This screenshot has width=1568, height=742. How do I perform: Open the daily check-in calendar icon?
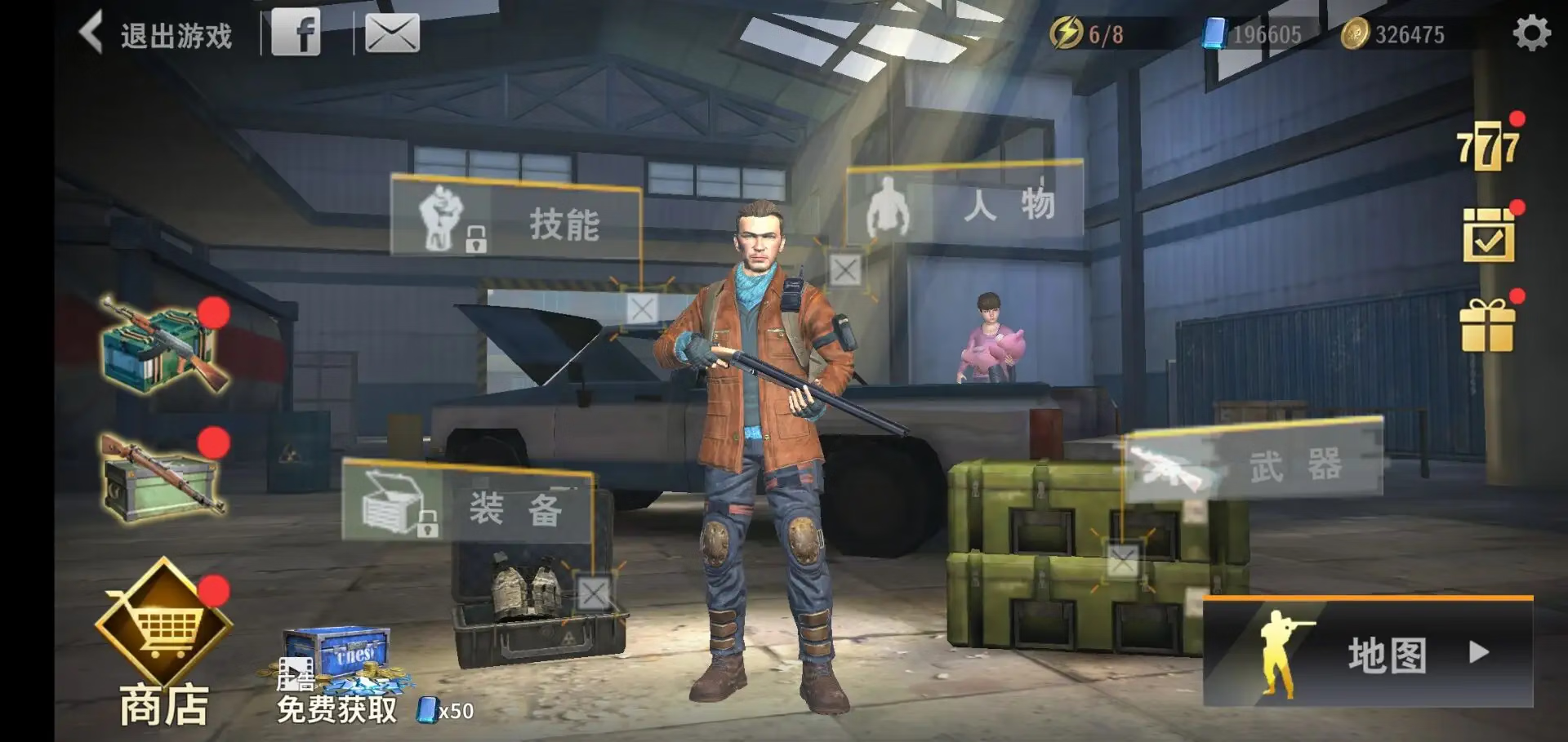point(1488,235)
